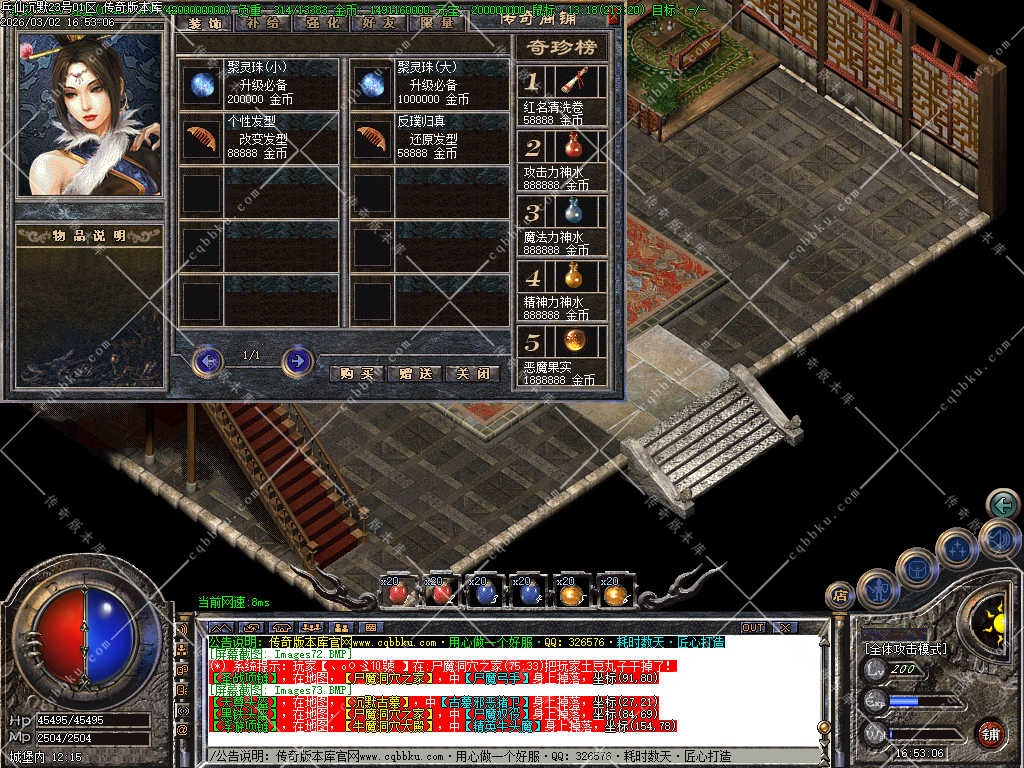Open the 强化 shop tab

point(319,22)
